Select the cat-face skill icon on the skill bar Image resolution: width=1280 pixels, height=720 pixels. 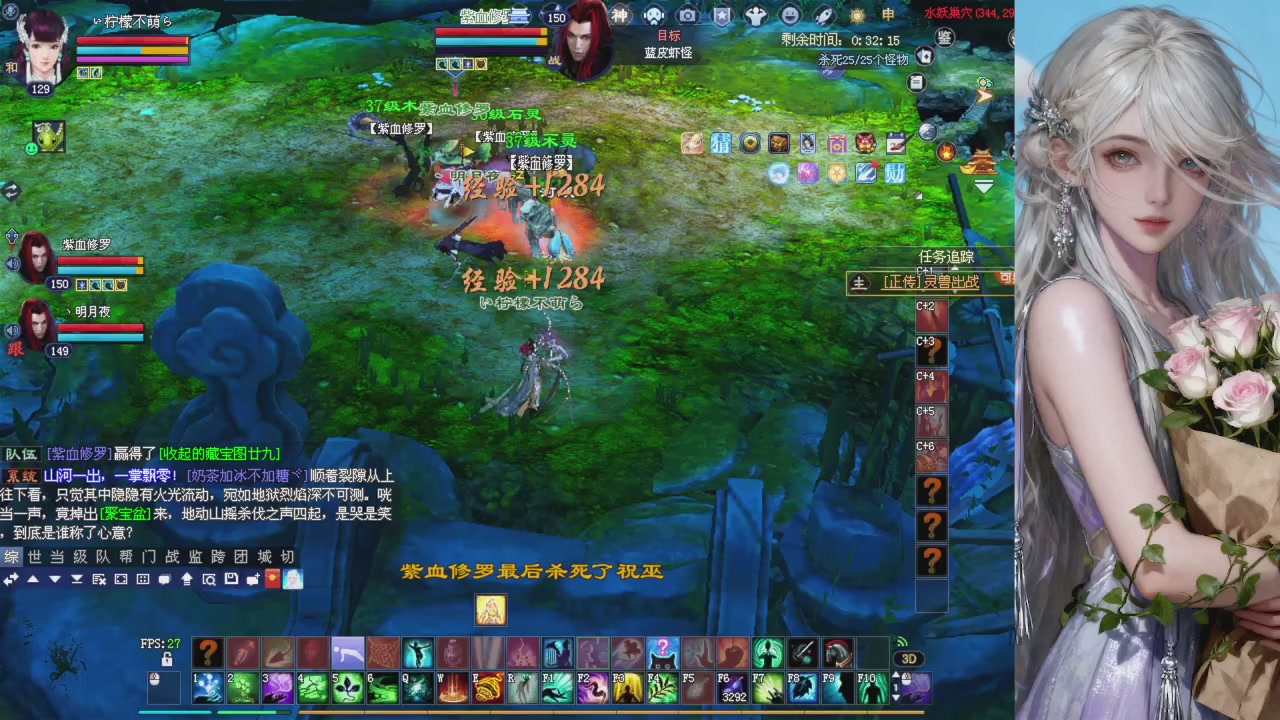click(x=662, y=650)
